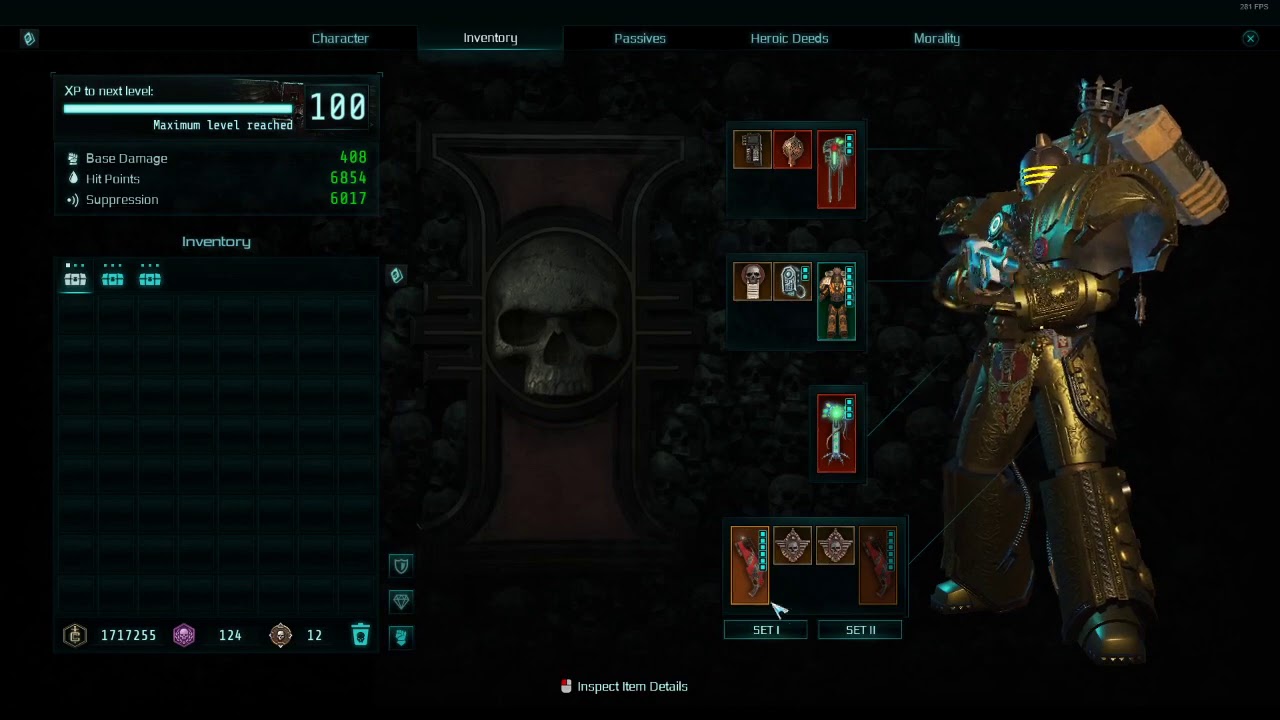Image resolution: width=1280 pixels, height=720 pixels.
Task: Select the equipped power armor slot
Action: 836,301
